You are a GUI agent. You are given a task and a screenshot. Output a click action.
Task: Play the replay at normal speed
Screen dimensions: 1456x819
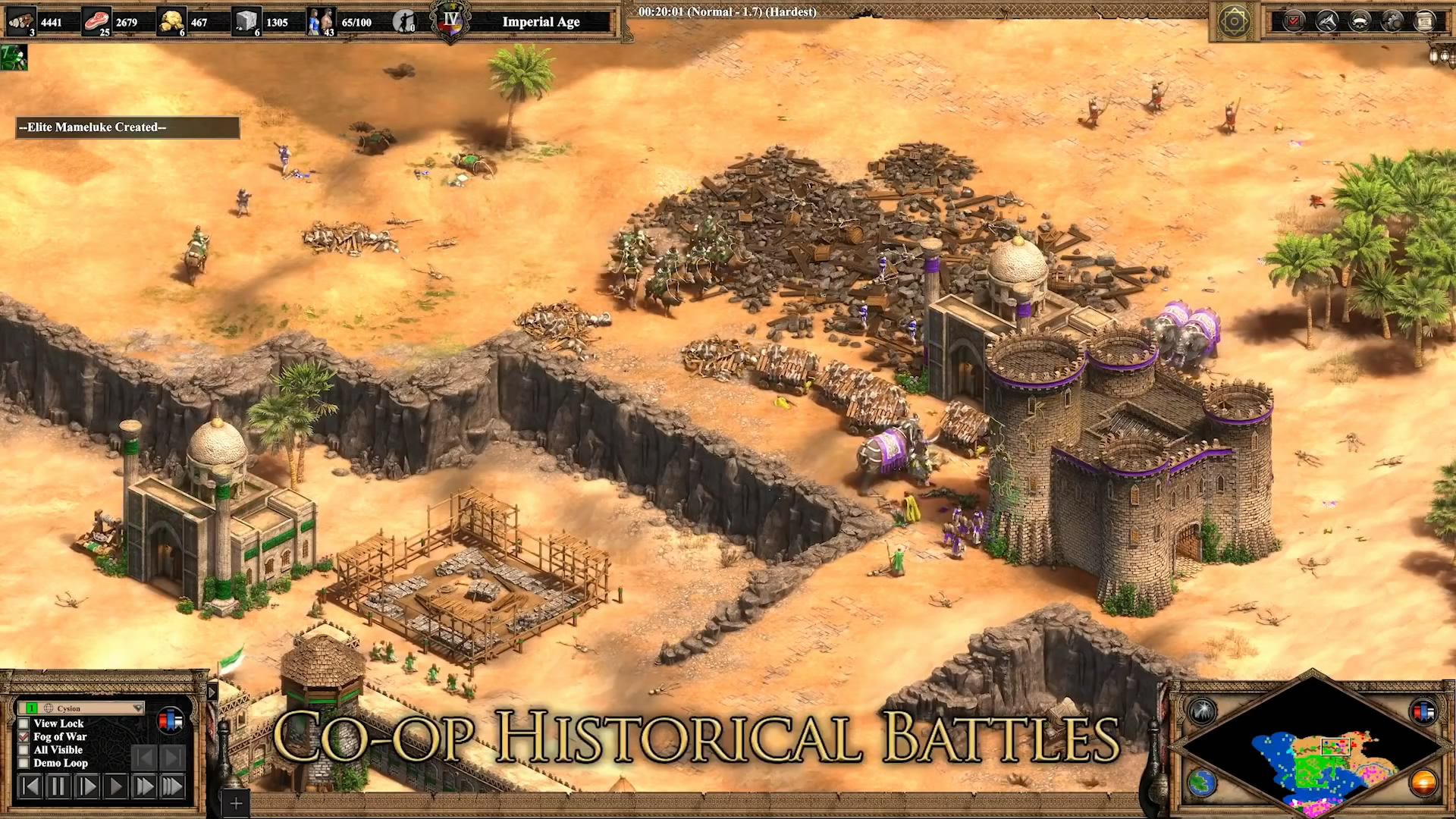[x=116, y=786]
